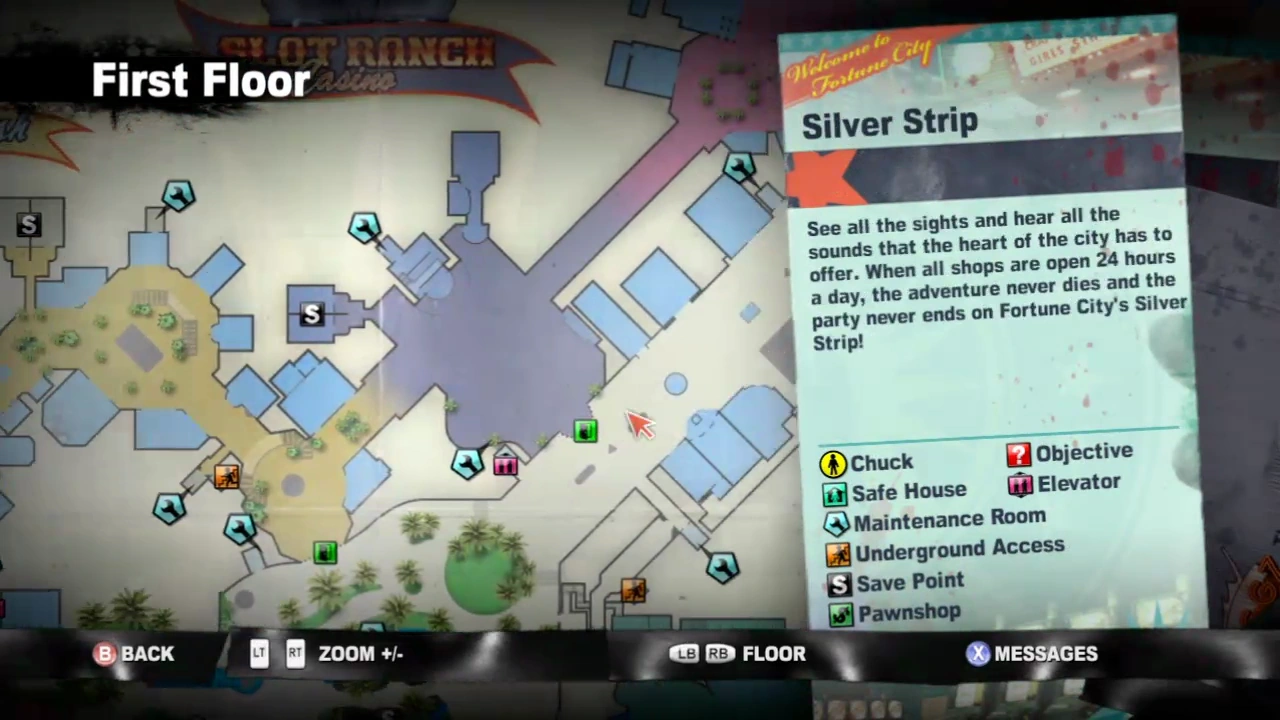Toggle Maintenance Room markers from the legend

pyautogui.click(x=836, y=522)
